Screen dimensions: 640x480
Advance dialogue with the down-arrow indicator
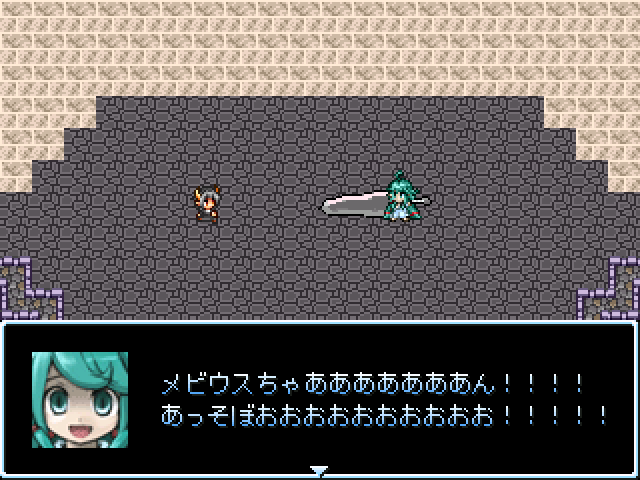[x=319, y=470]
